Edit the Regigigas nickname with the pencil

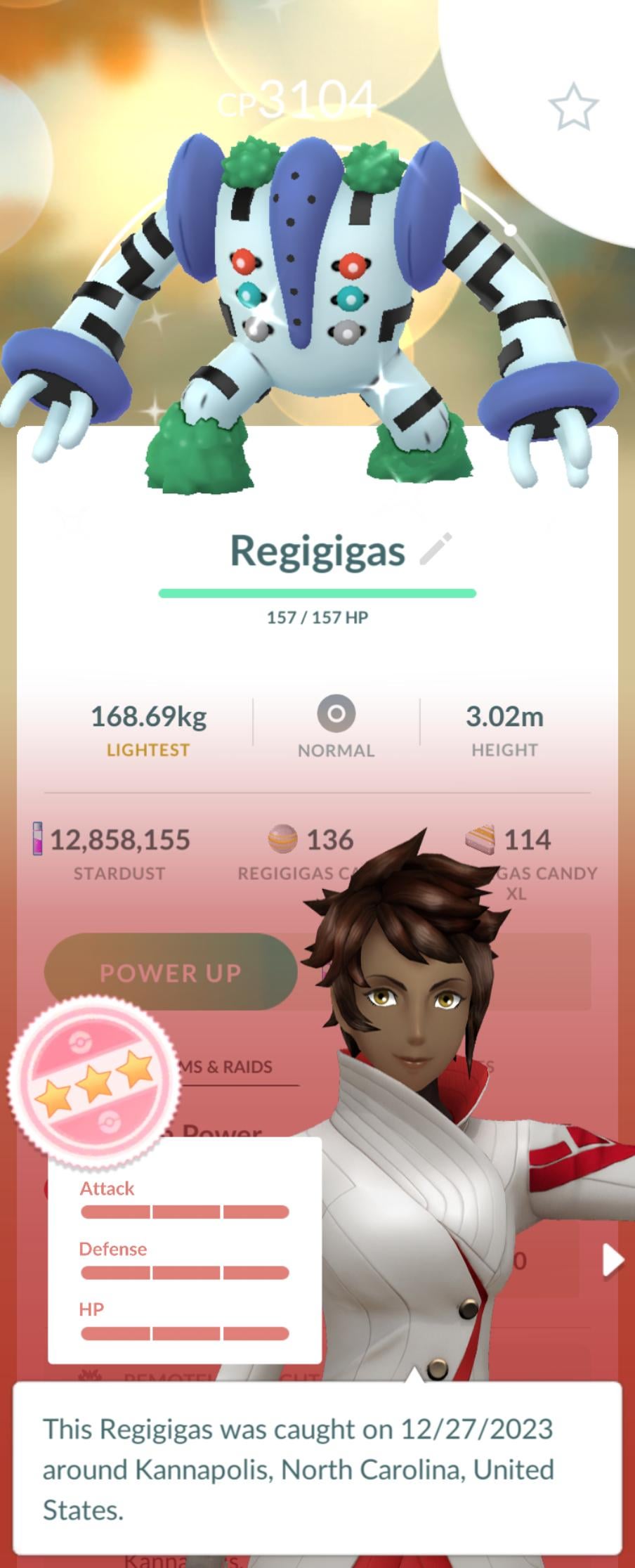point(436,549)
